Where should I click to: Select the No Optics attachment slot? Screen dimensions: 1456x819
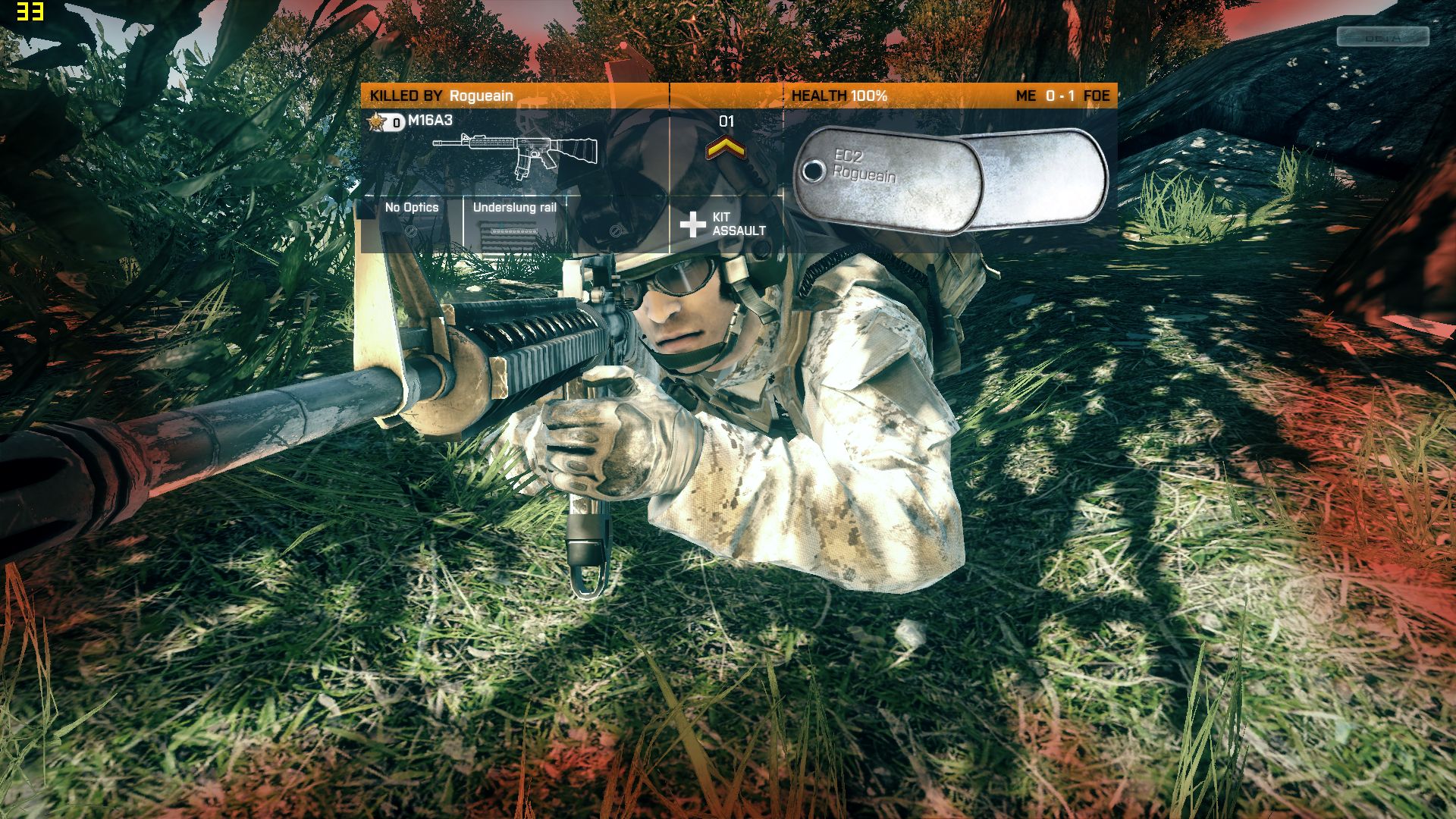[411, 222]
